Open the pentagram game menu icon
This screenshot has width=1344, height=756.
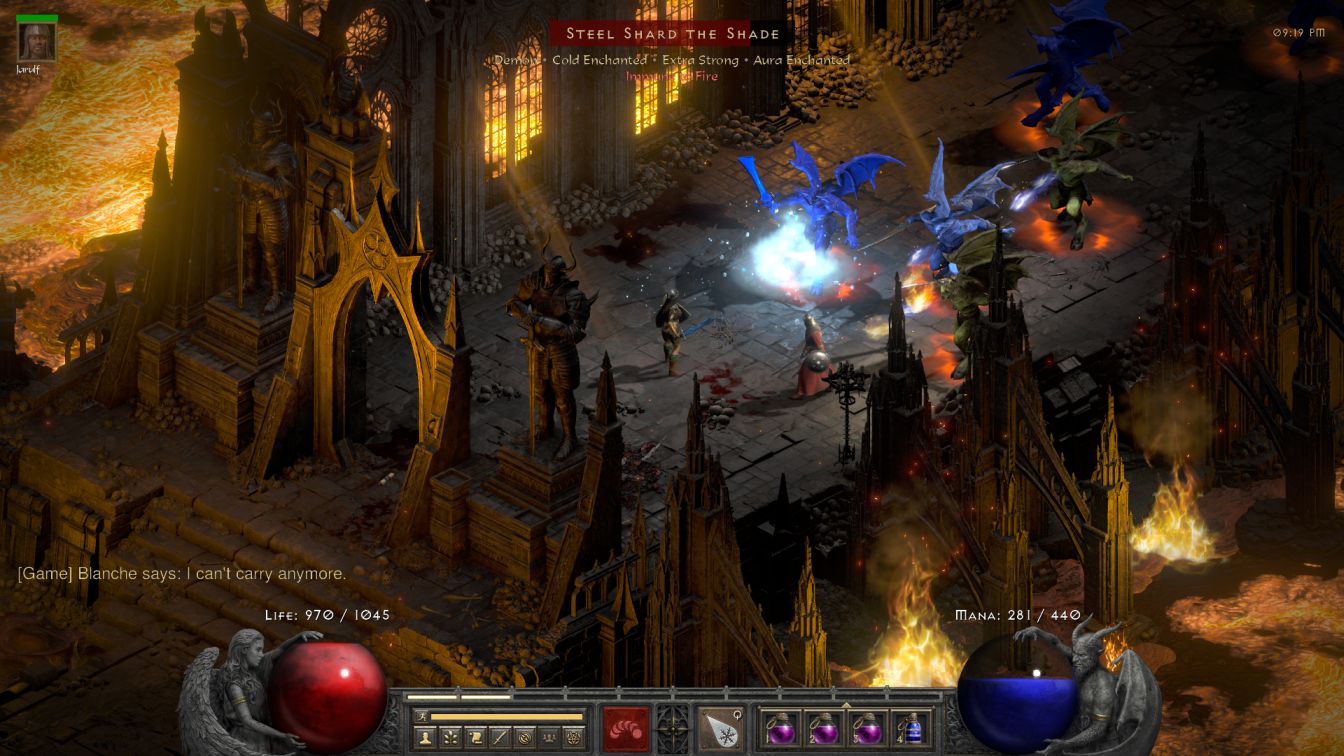[574, 737]
